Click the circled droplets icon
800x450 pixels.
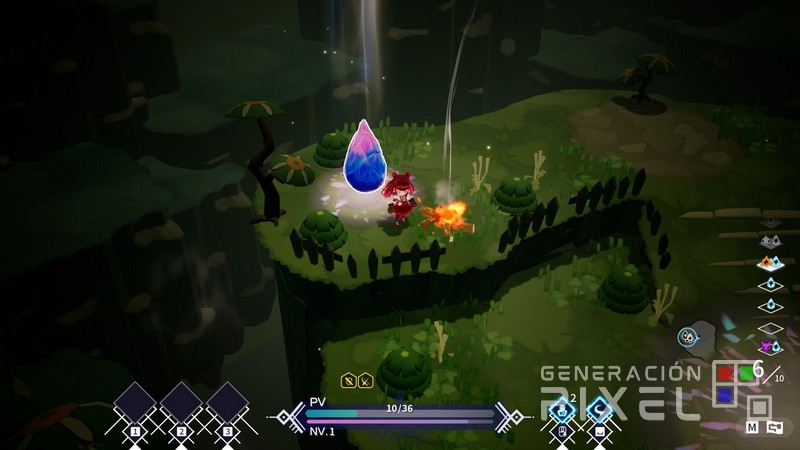pos(688,337)
